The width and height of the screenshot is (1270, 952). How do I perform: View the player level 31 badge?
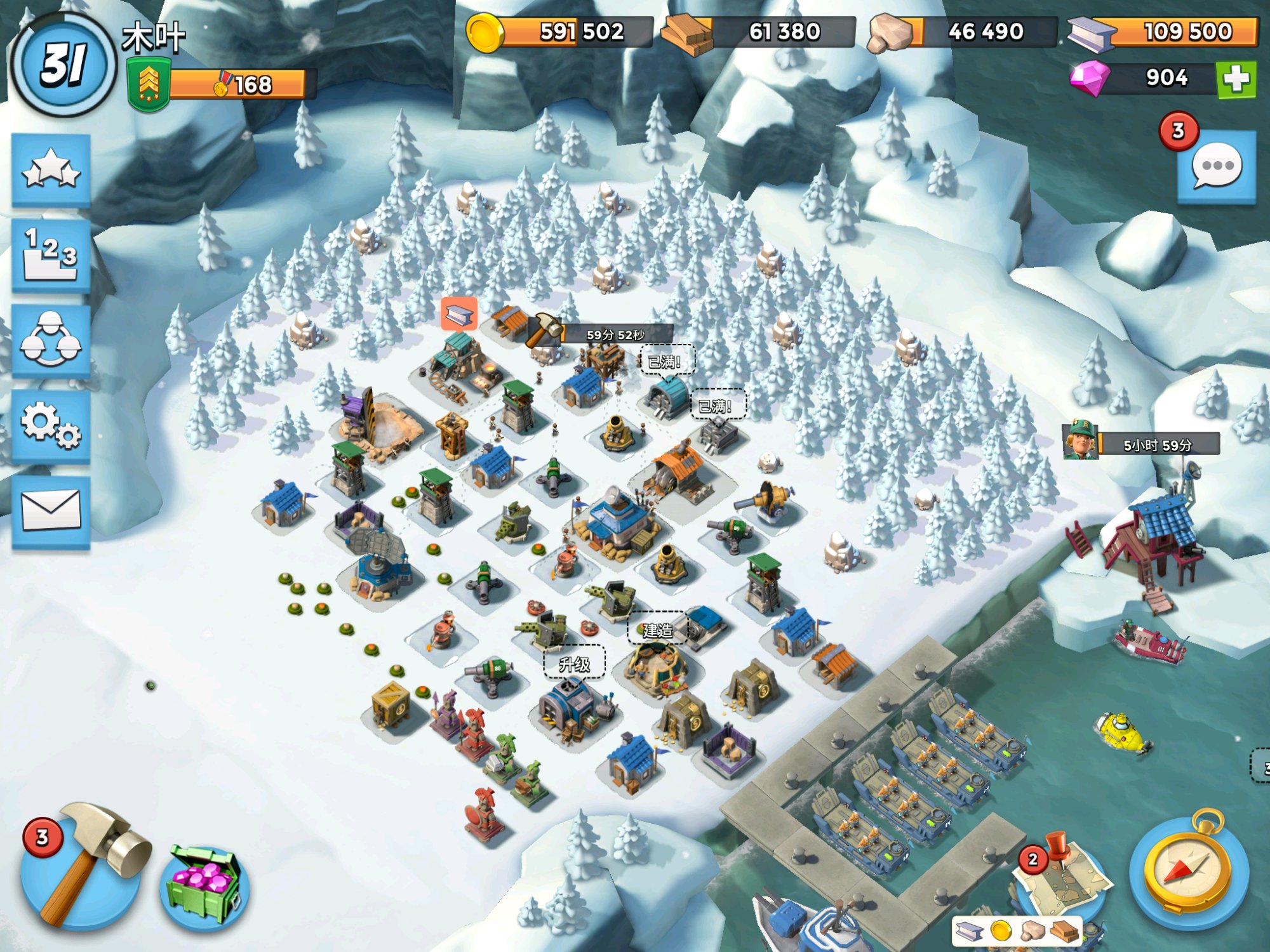point(63,65)
